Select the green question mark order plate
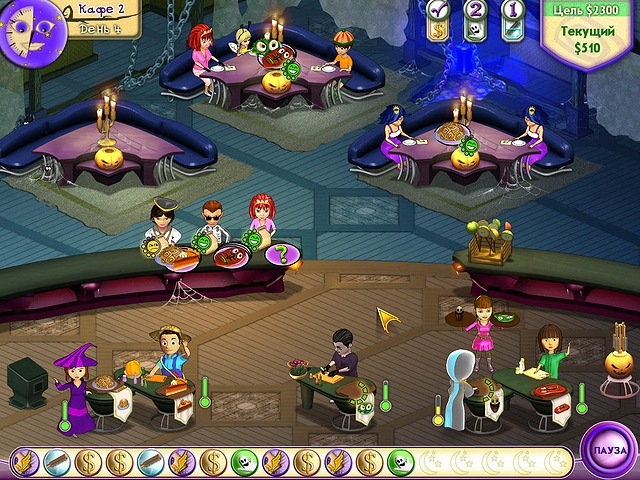 click(281, 255)
